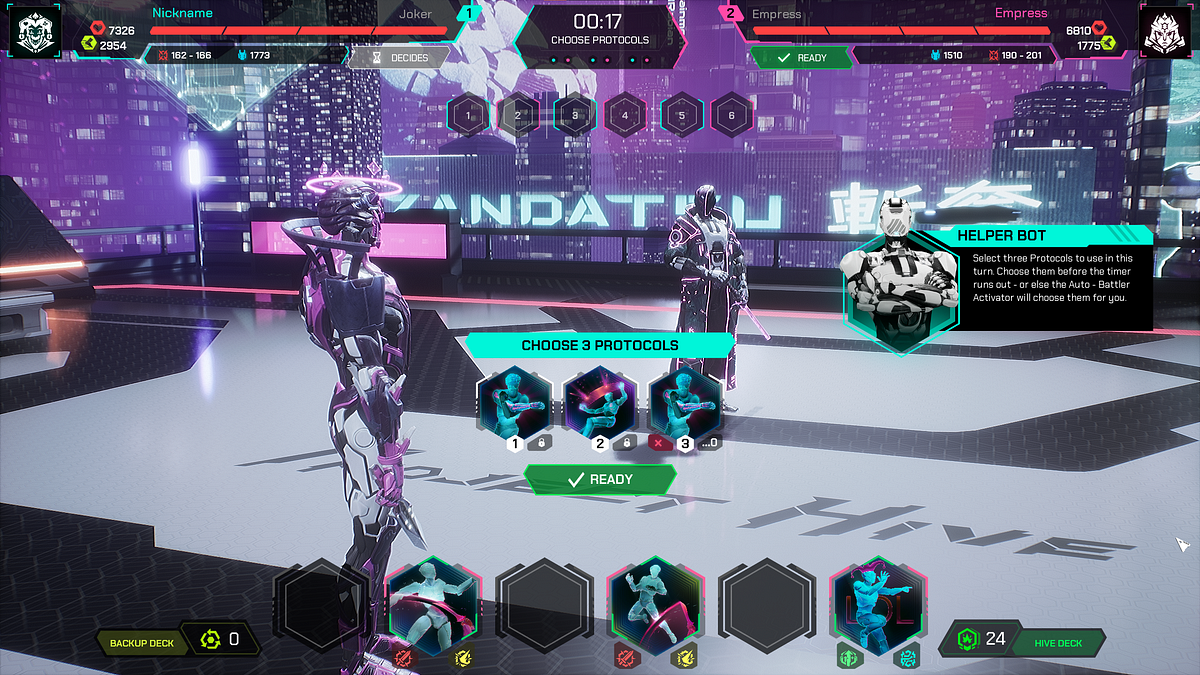1200x675 pixels.
Task: Select round hexagon number 4
Action: click(x=625, y=115)
